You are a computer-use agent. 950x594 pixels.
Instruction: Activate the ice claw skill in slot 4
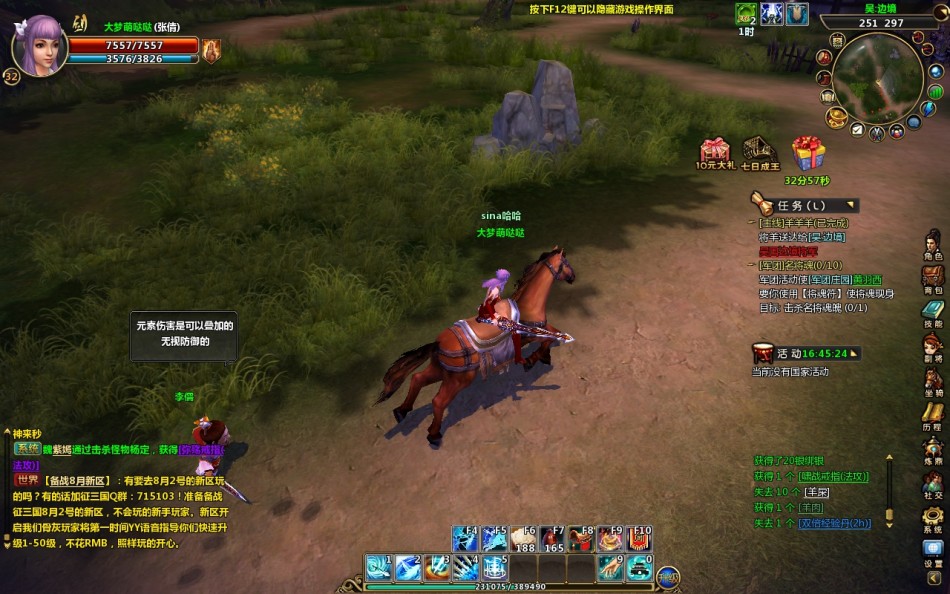click(465, 567)
